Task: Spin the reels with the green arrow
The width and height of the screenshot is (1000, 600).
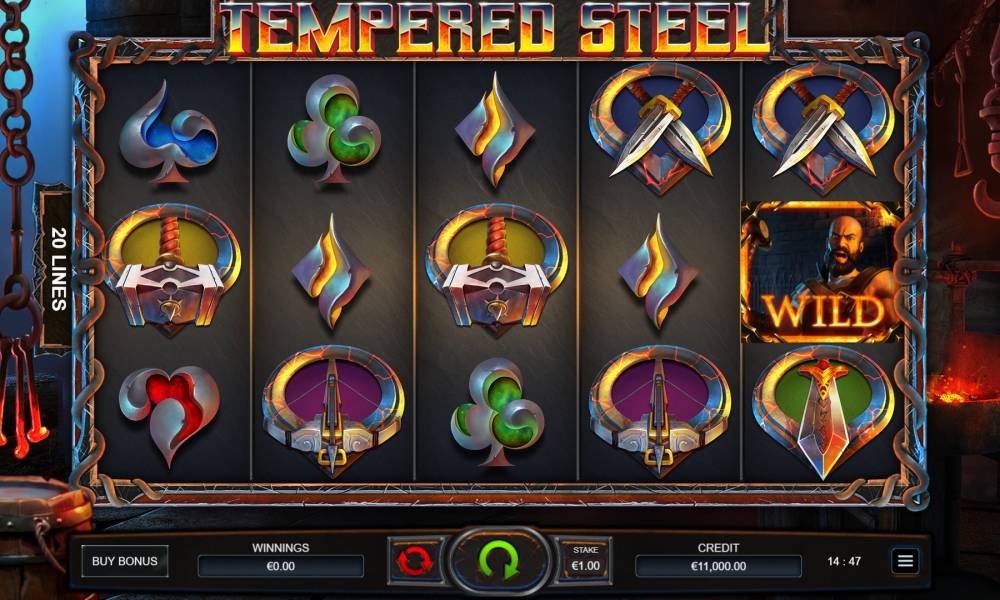Action: (x=499, y=560)
